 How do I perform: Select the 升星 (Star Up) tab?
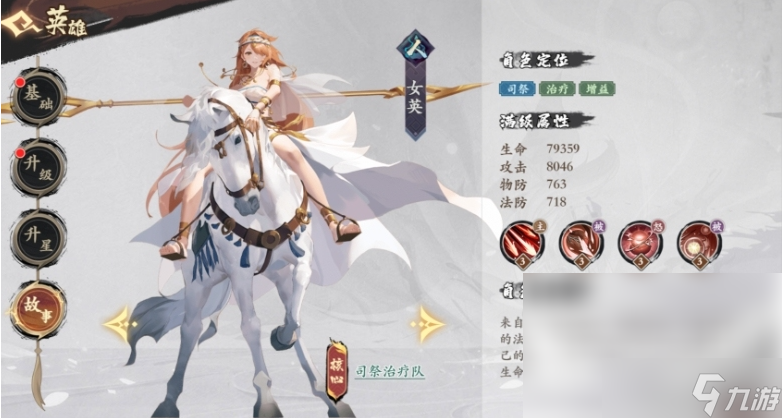click(x=38, y=237)
